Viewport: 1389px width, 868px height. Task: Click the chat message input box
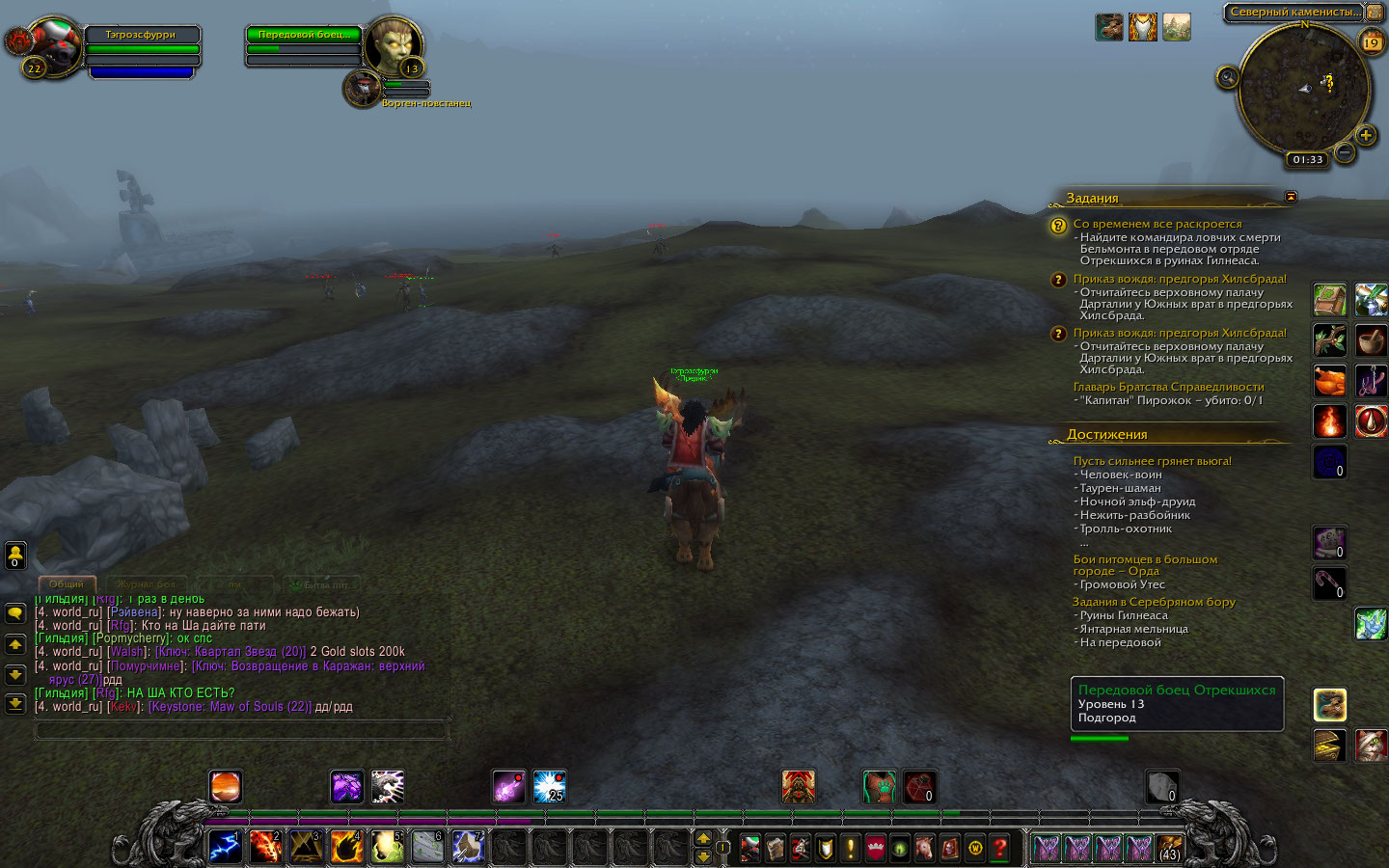[241, 731]
